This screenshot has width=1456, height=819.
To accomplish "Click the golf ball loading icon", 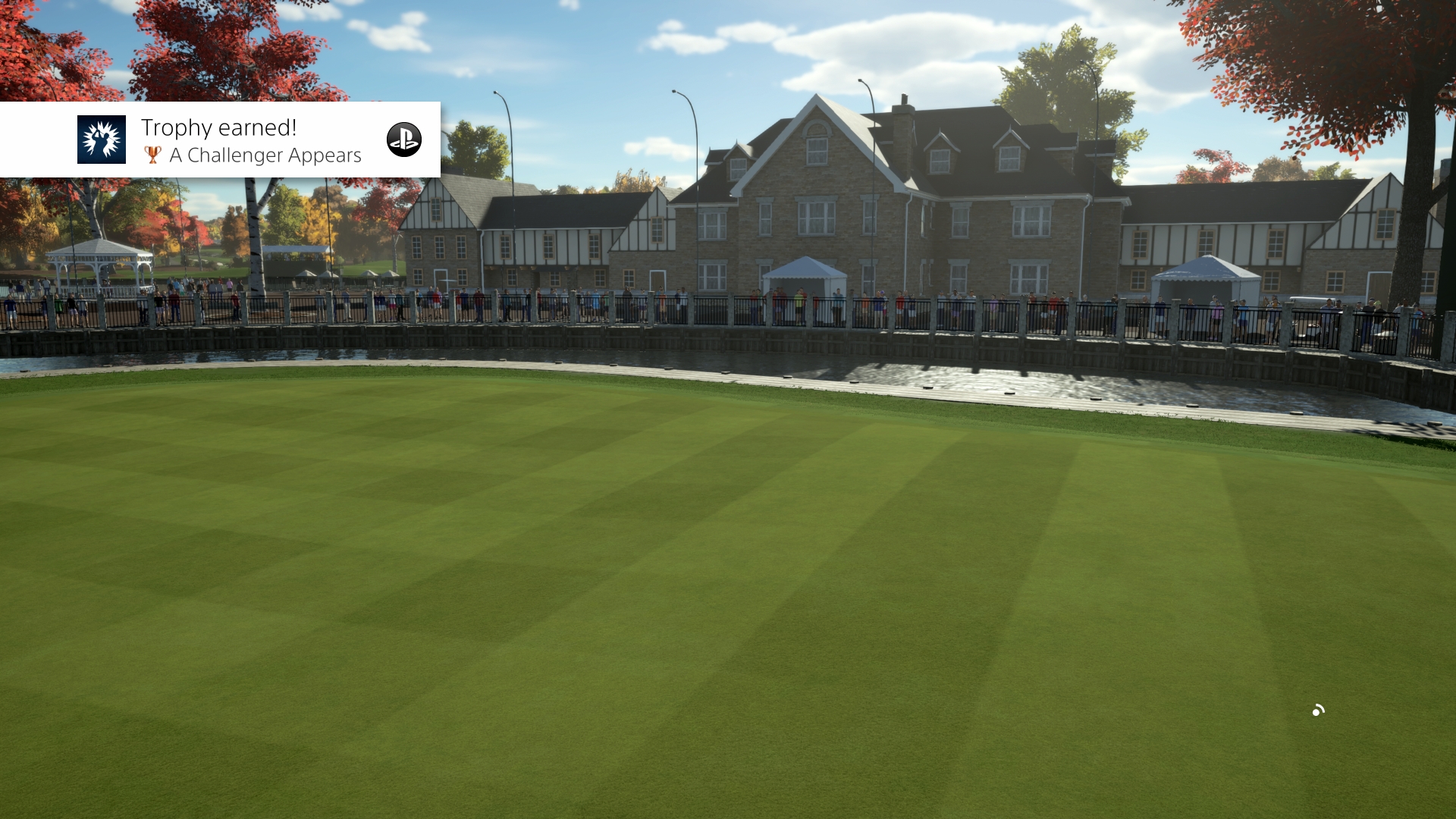I will pos(1316,711).
